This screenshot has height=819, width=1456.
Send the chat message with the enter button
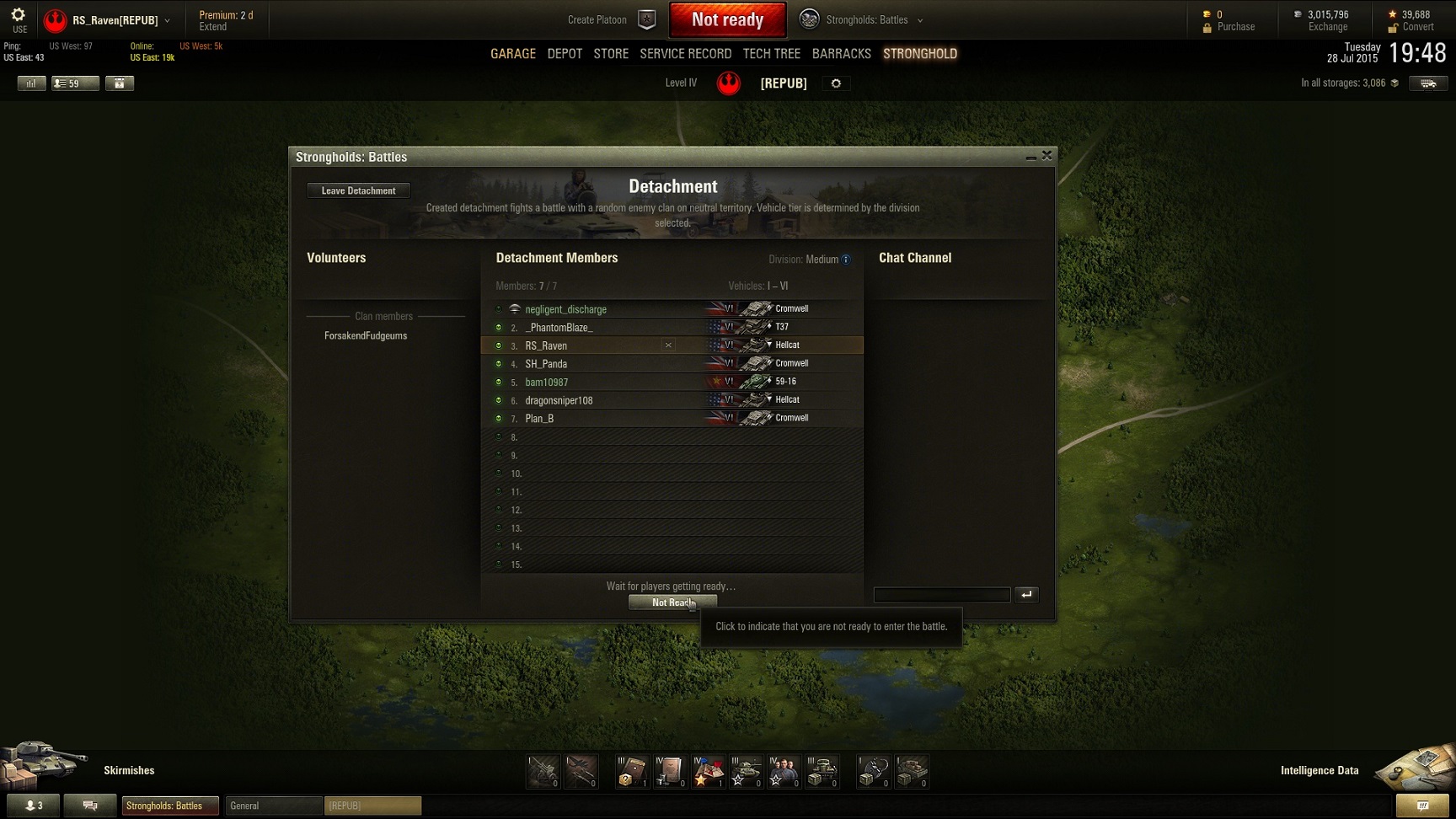[x=1026, y=595]
